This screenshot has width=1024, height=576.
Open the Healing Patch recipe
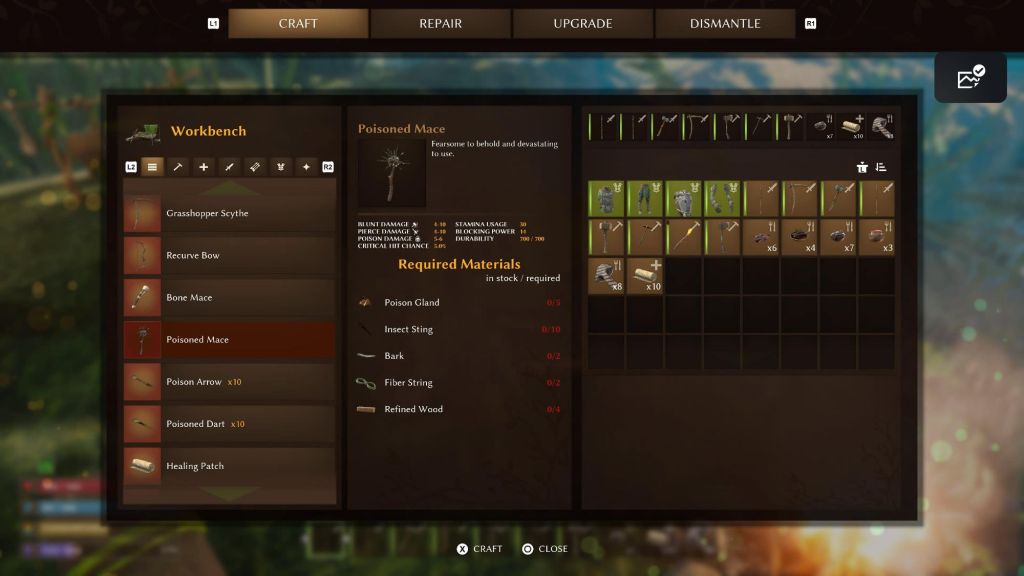click(x=229, y=466)
